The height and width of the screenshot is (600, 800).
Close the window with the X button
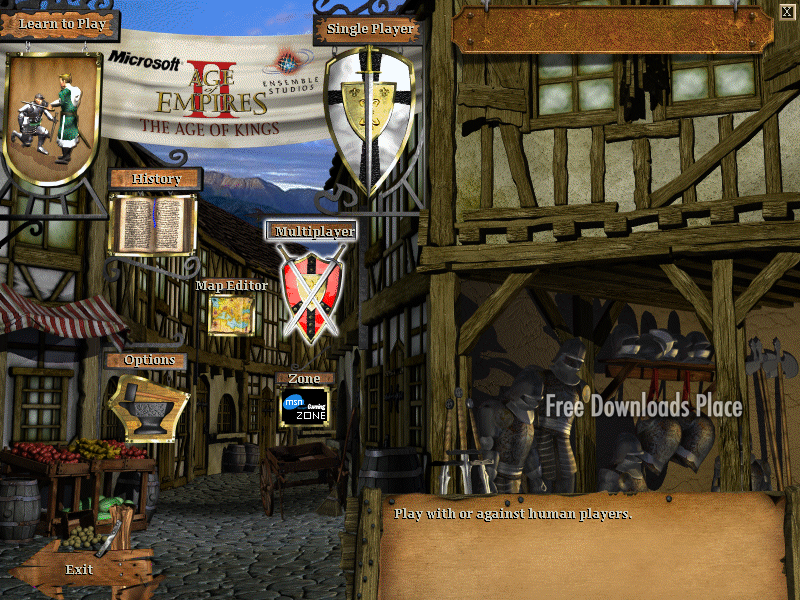coord(786,12)
